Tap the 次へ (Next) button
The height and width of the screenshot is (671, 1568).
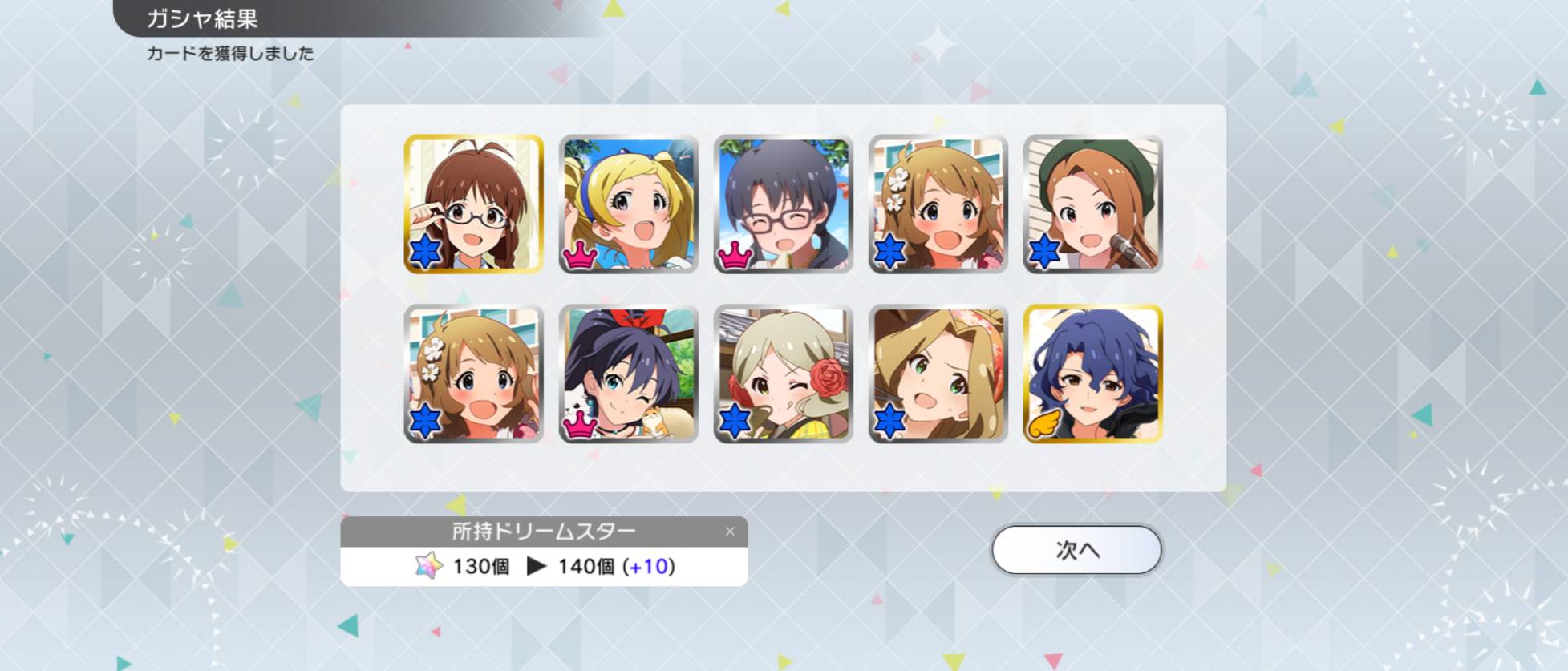pyautogui.click(x=1076, y=550)
